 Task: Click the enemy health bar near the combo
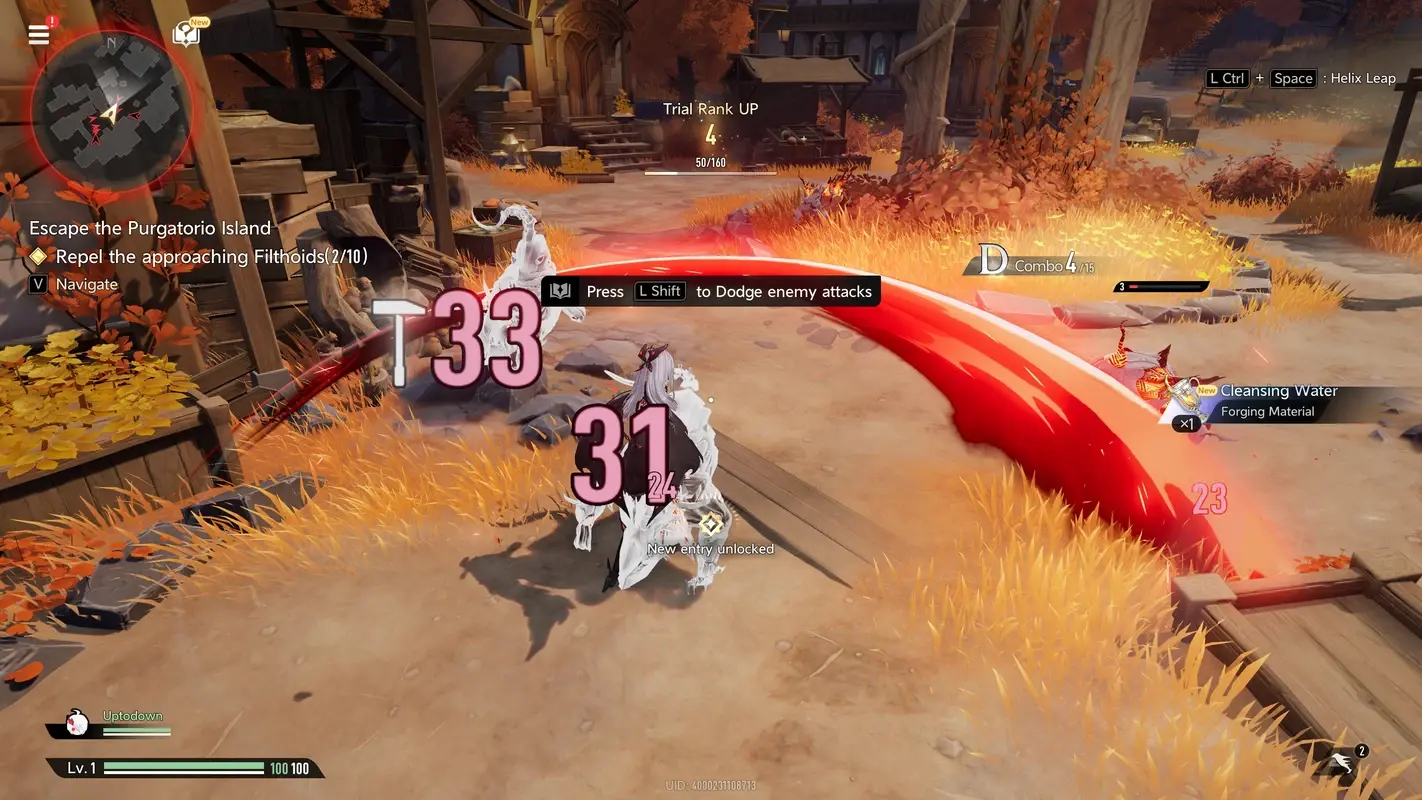1160,286
